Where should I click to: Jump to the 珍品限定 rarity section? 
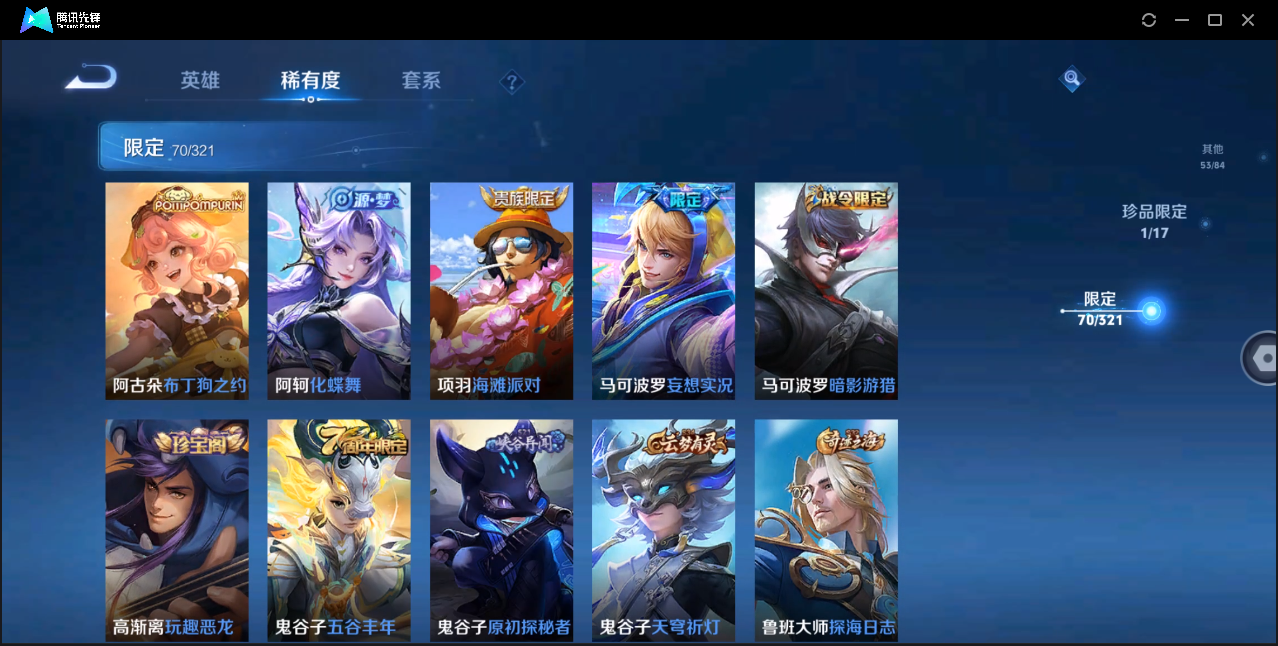coord(1154,221)
